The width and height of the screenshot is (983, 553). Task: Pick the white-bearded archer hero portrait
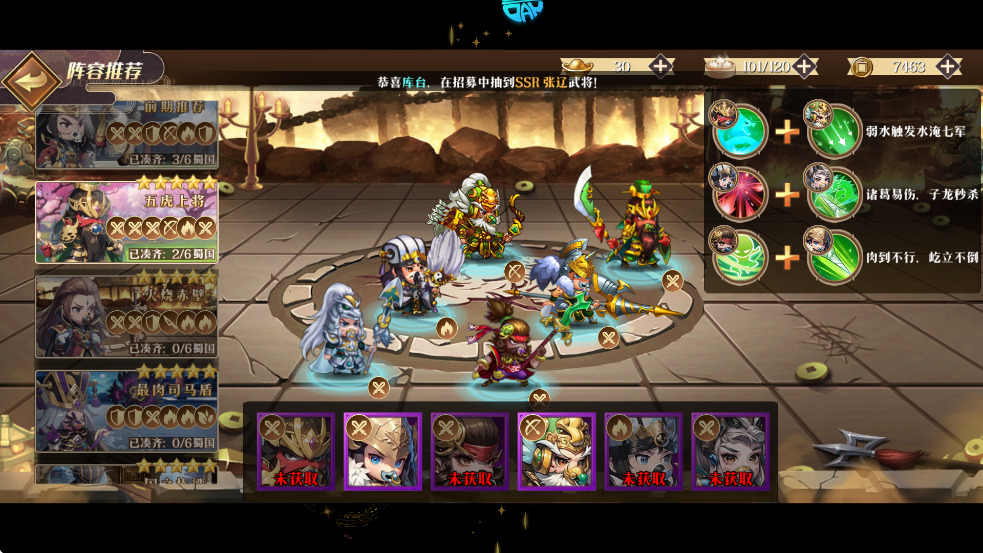(556, 452)
